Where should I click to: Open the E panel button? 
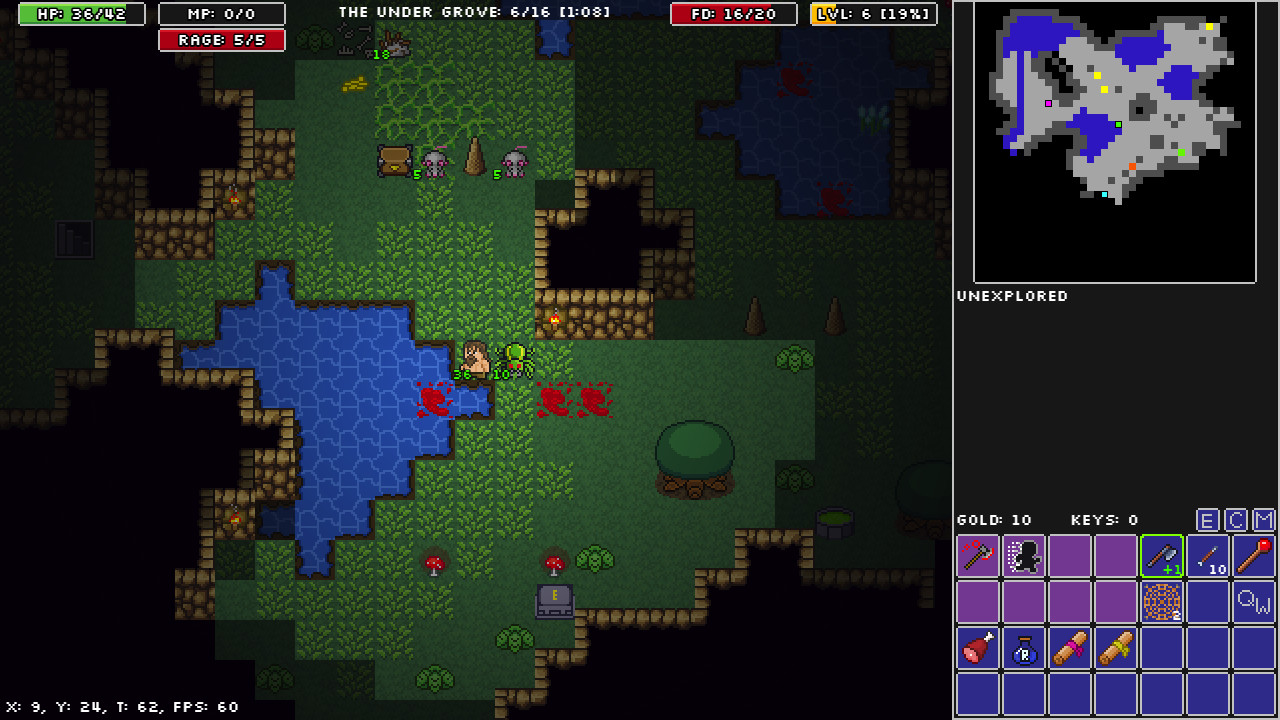[x=1208, y=520]
